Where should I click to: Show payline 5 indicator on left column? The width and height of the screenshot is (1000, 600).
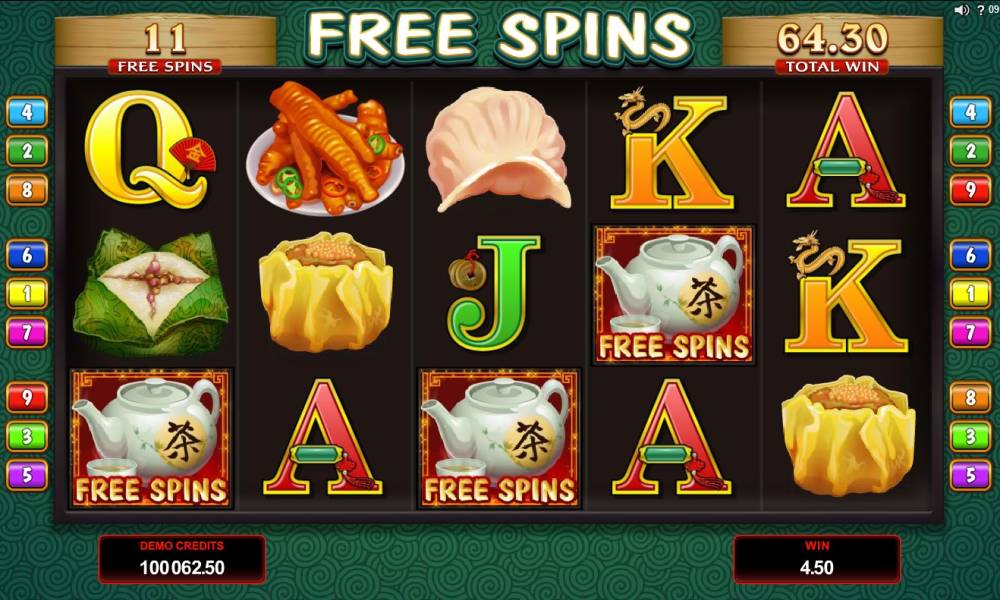27,474
